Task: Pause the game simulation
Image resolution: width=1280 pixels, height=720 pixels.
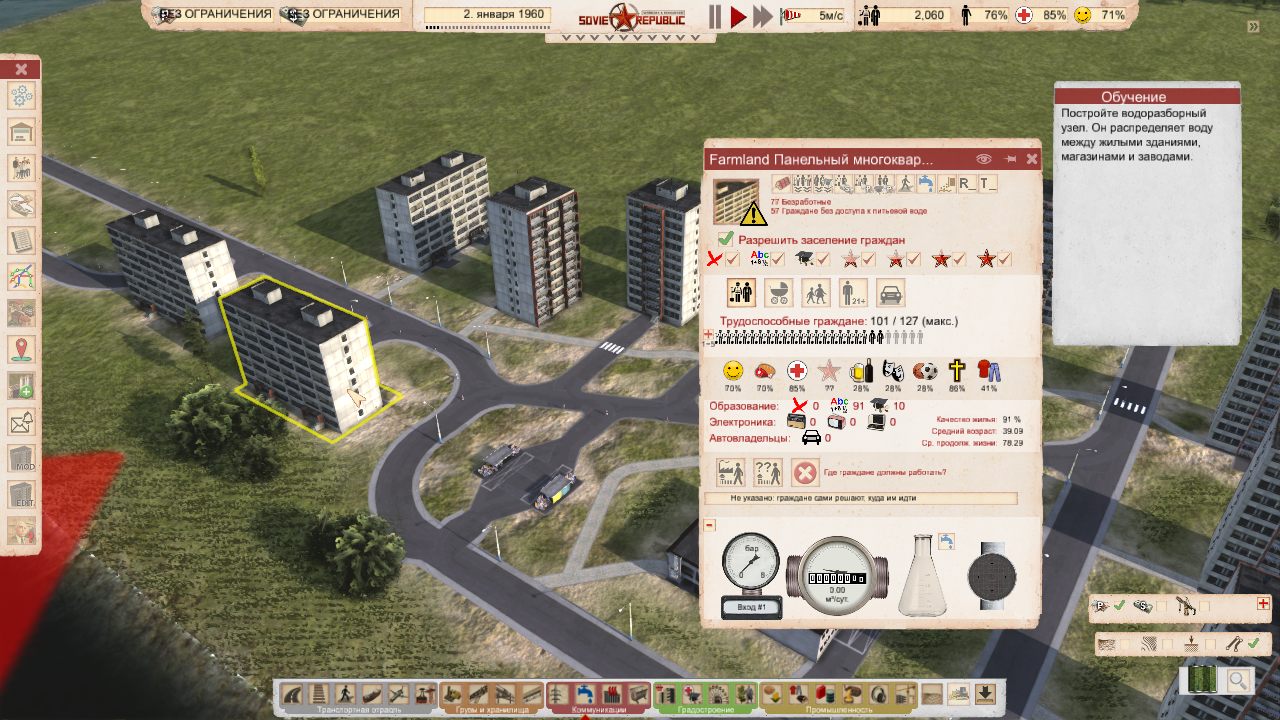Action: tap(715, 16)
